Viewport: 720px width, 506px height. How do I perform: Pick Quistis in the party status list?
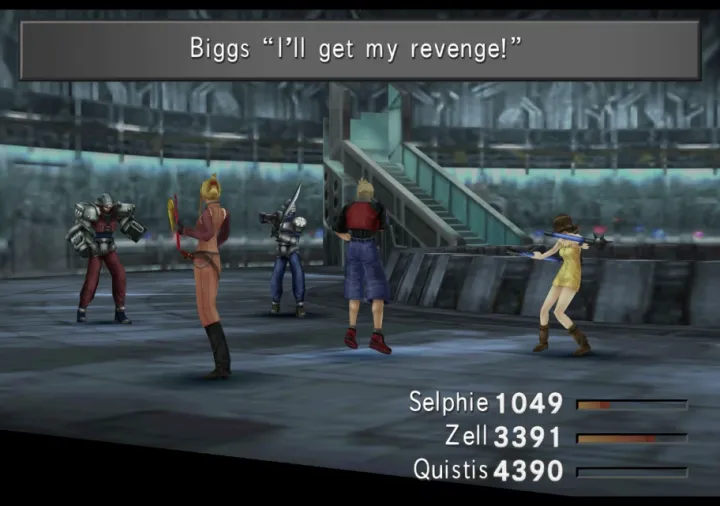449,470
